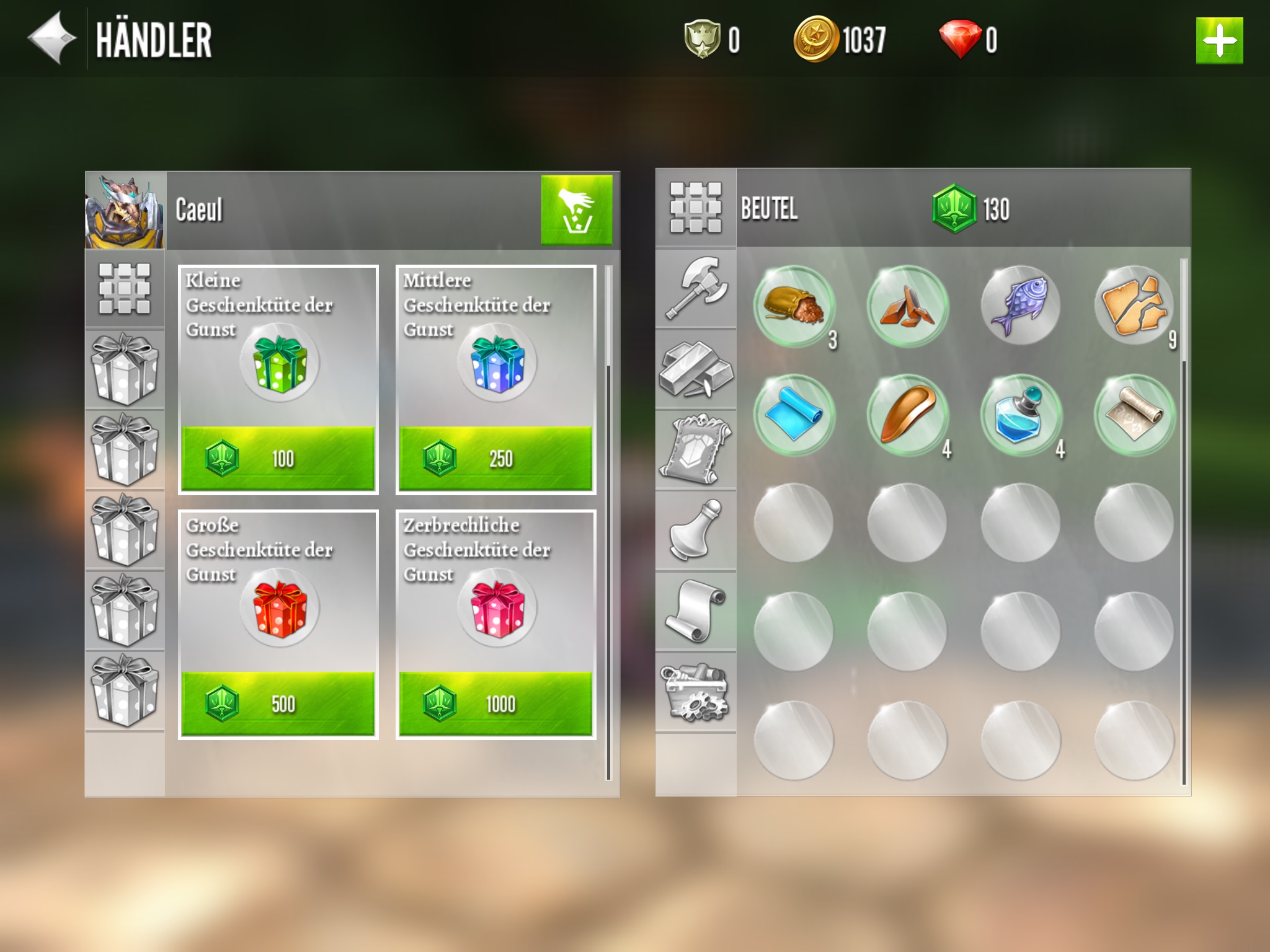Image resolution: width=1270 pixels, height=952 pixels.
Task: Select the blue cloth roll item
Action: [794, 415]
